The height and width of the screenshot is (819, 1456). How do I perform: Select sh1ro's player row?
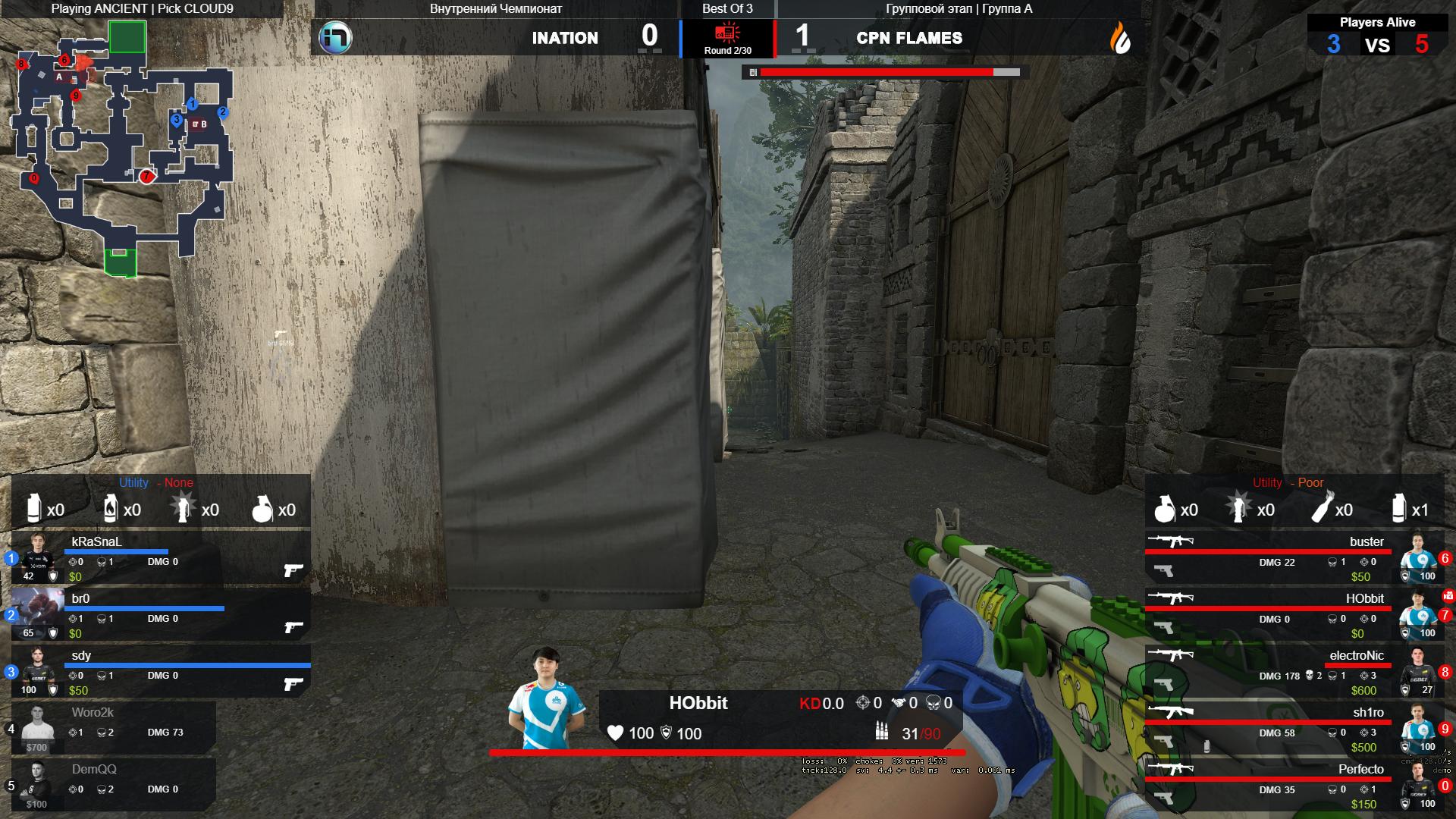1293,728
